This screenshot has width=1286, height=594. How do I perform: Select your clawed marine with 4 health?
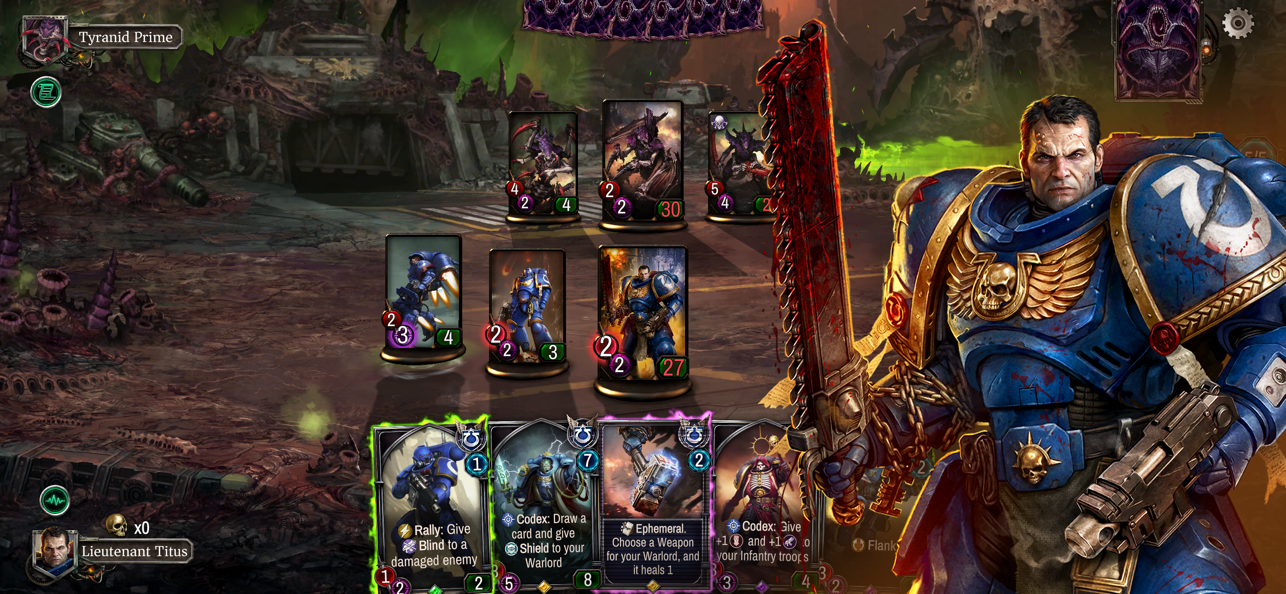coord(423,292)
